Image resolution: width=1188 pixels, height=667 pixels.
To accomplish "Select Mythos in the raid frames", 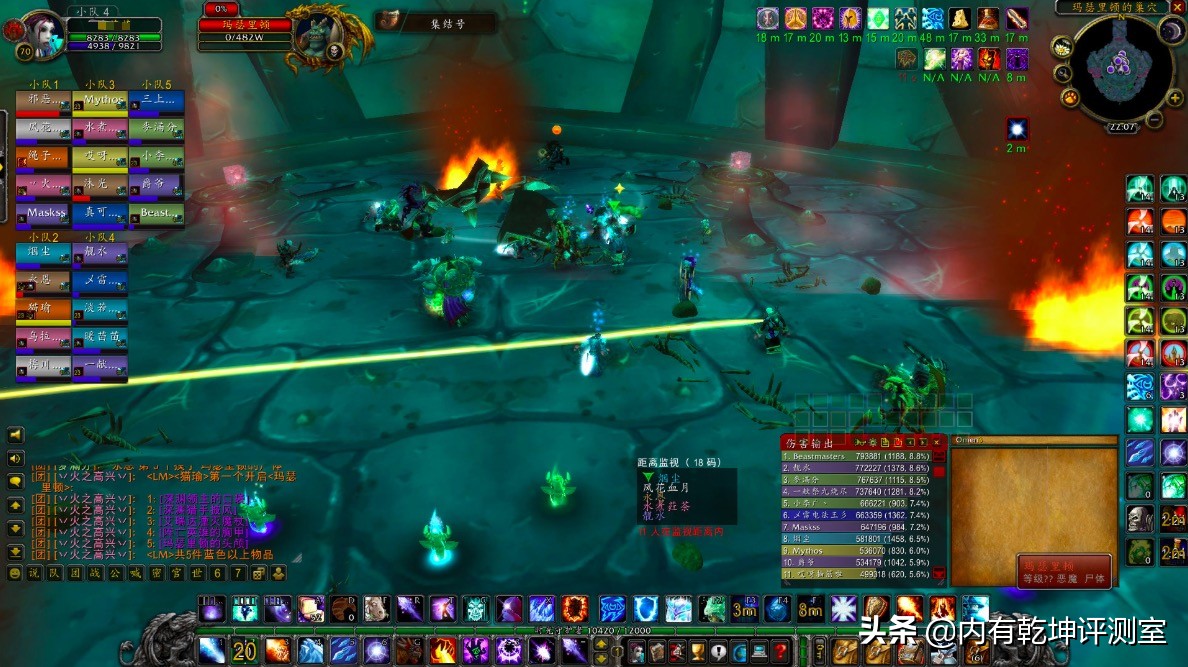I will [x=100, y=101].
